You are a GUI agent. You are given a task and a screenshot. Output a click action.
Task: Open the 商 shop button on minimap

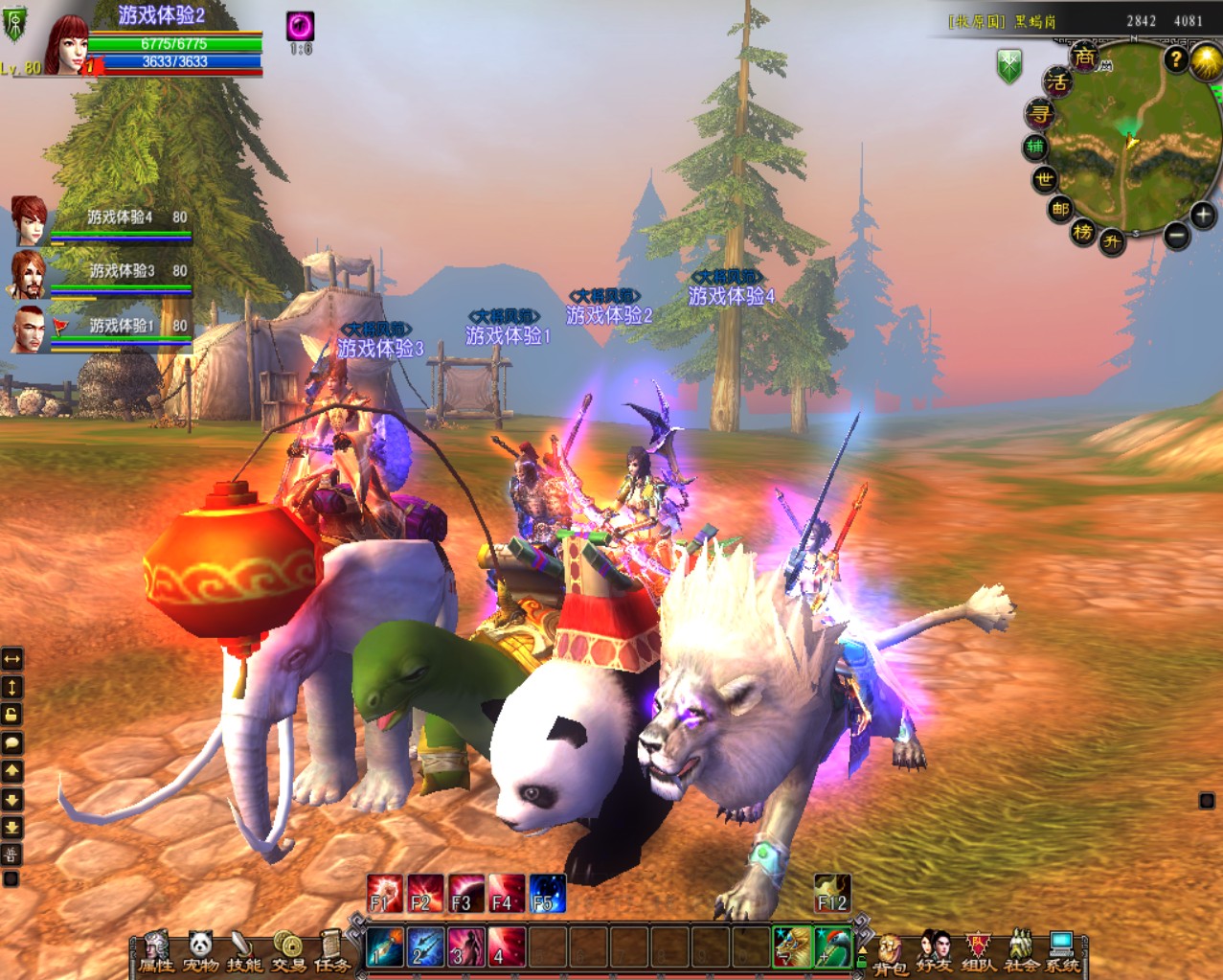point(1084,57)
